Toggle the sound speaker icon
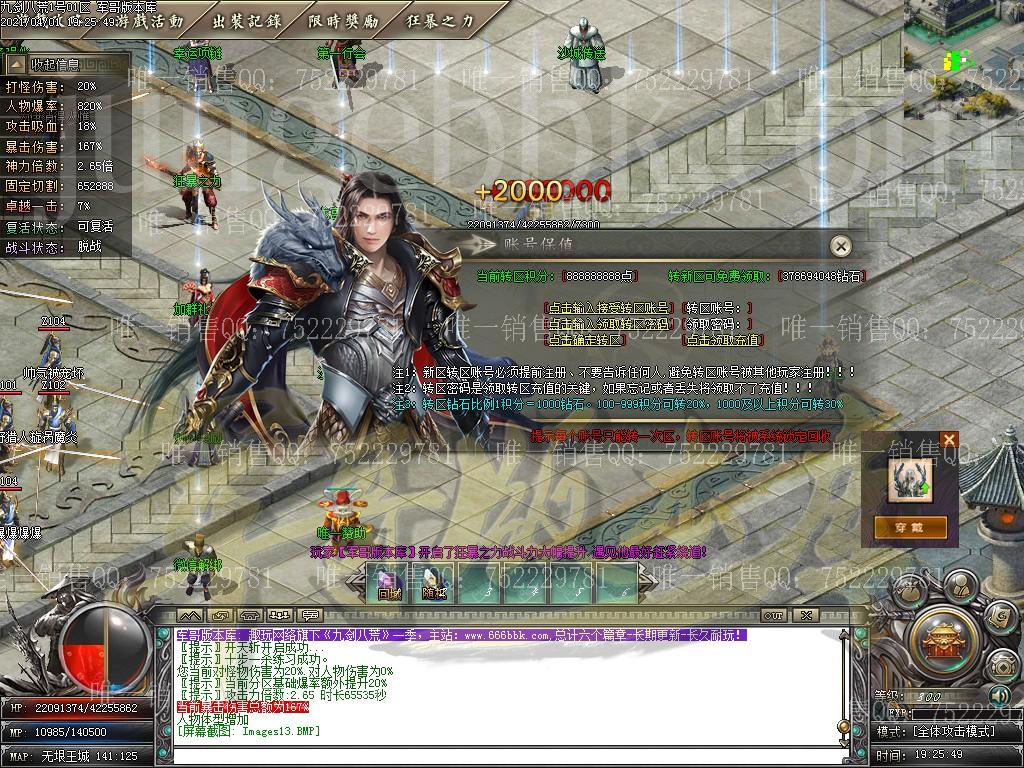 tap(999, 694)
